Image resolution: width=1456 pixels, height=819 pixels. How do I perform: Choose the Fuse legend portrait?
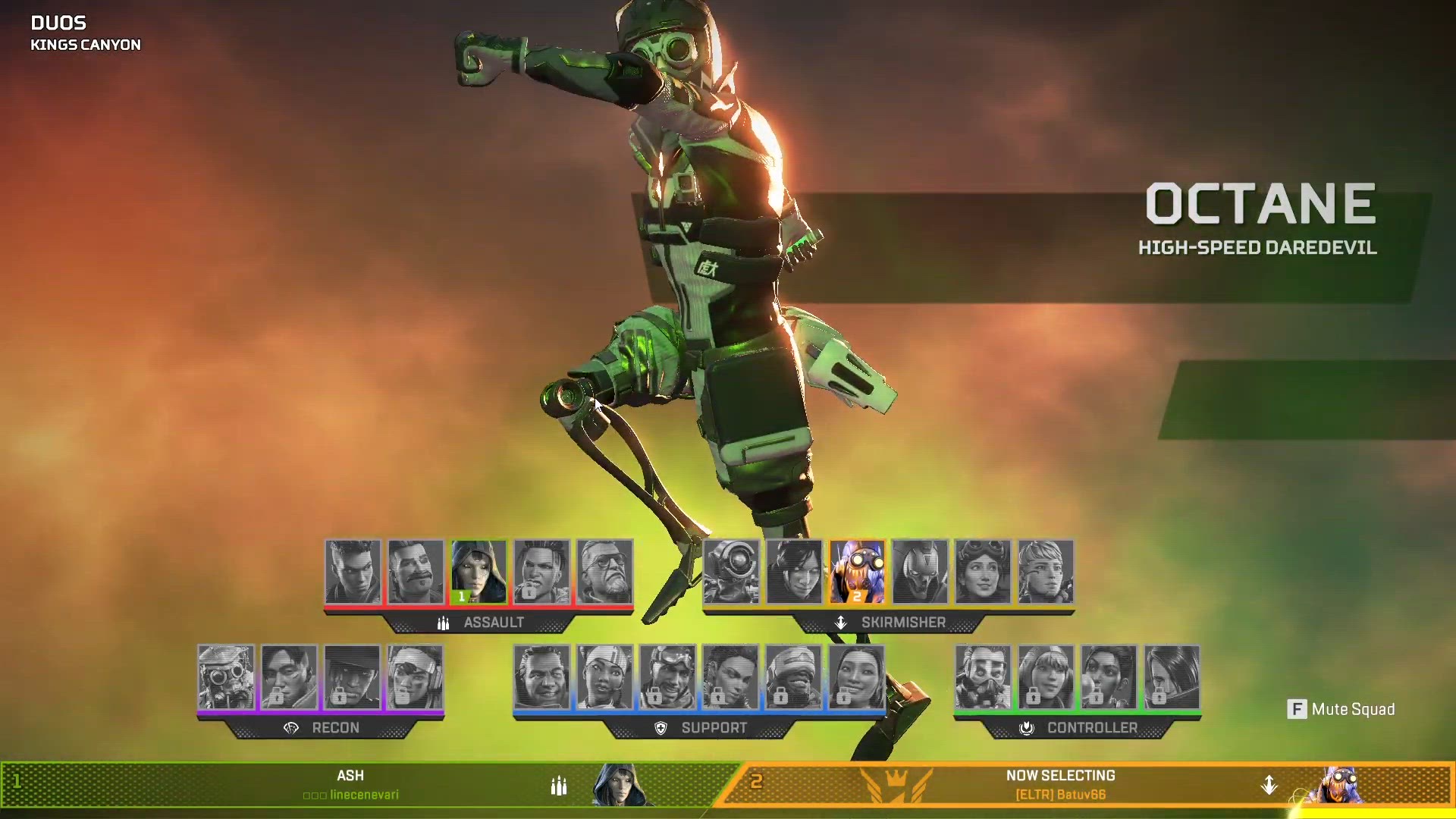416,572
